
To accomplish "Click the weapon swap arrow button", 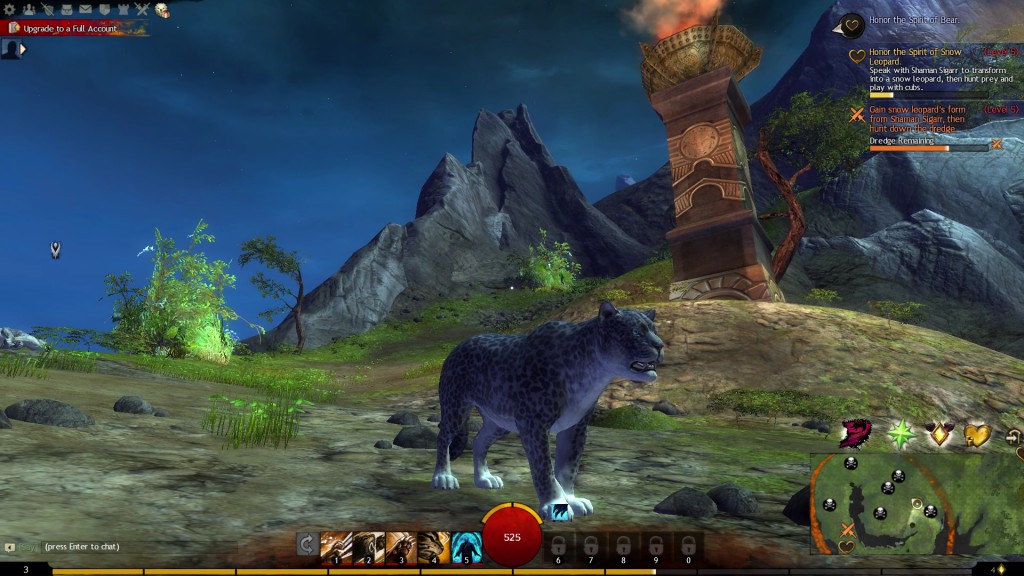I will pos(307,545).
